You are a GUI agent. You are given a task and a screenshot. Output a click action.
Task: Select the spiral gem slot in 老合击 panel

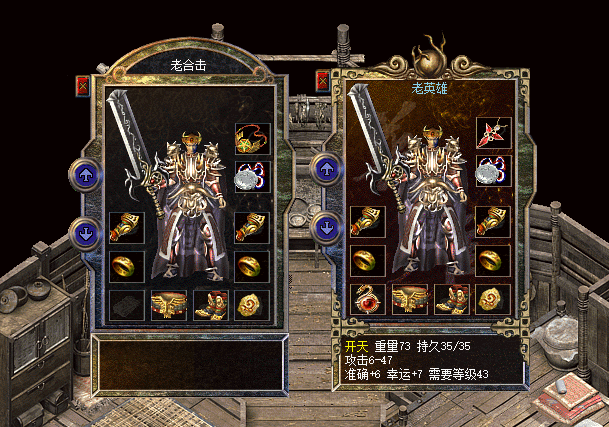pyautogui.click(x=252, y=304)
